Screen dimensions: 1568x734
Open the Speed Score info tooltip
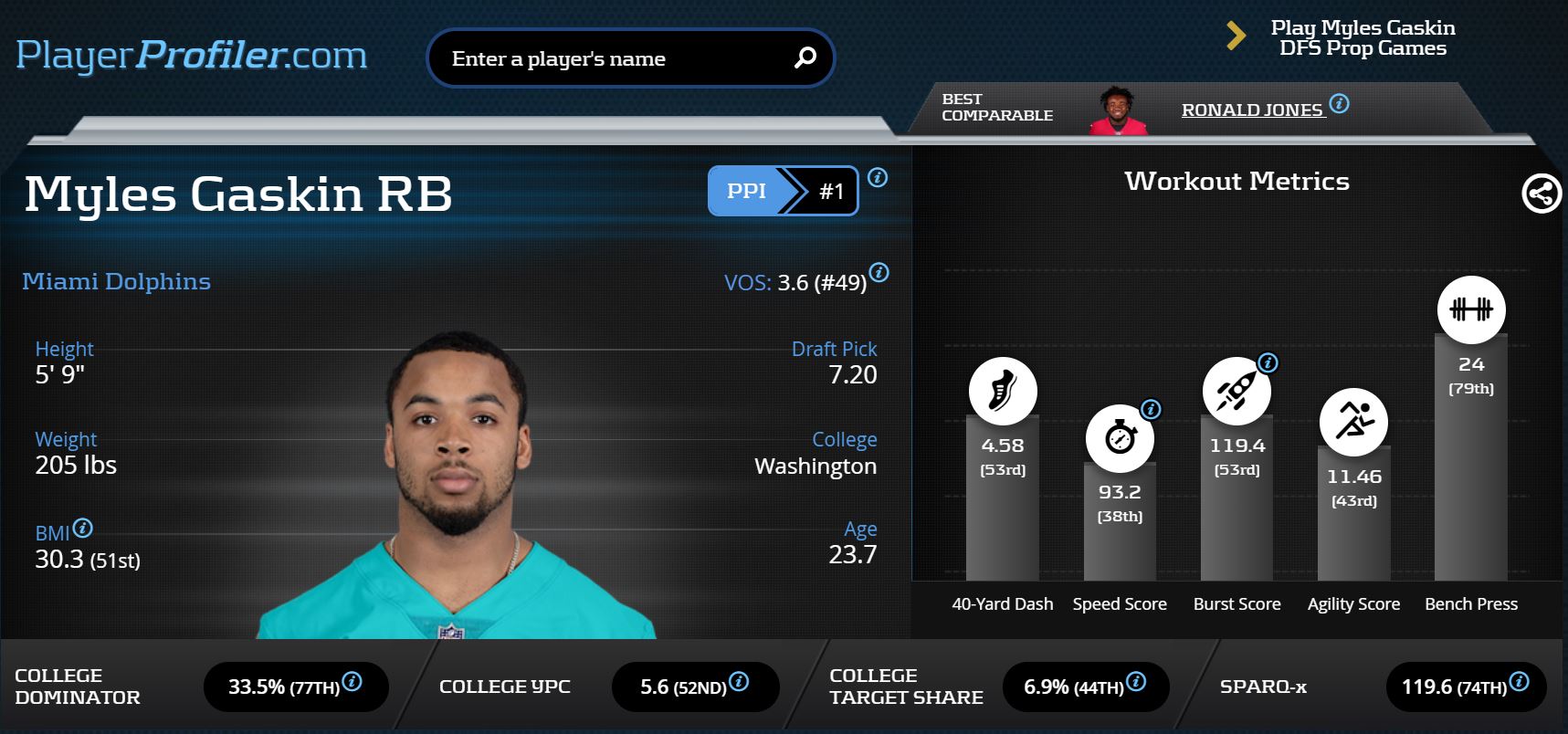[1151, 409]
